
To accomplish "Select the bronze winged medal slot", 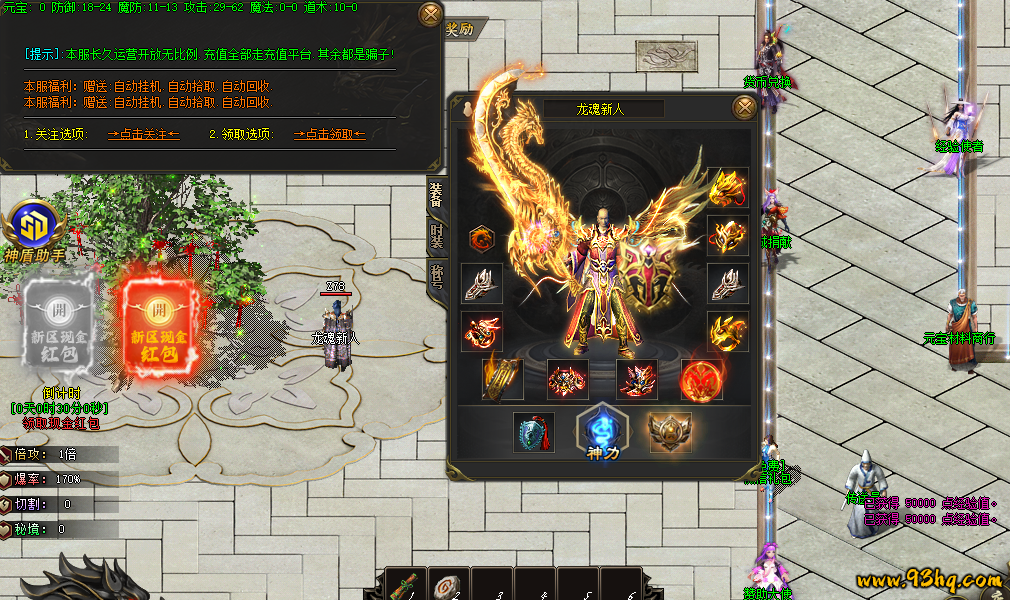I will pyautogui.click(x=669, y=432).
